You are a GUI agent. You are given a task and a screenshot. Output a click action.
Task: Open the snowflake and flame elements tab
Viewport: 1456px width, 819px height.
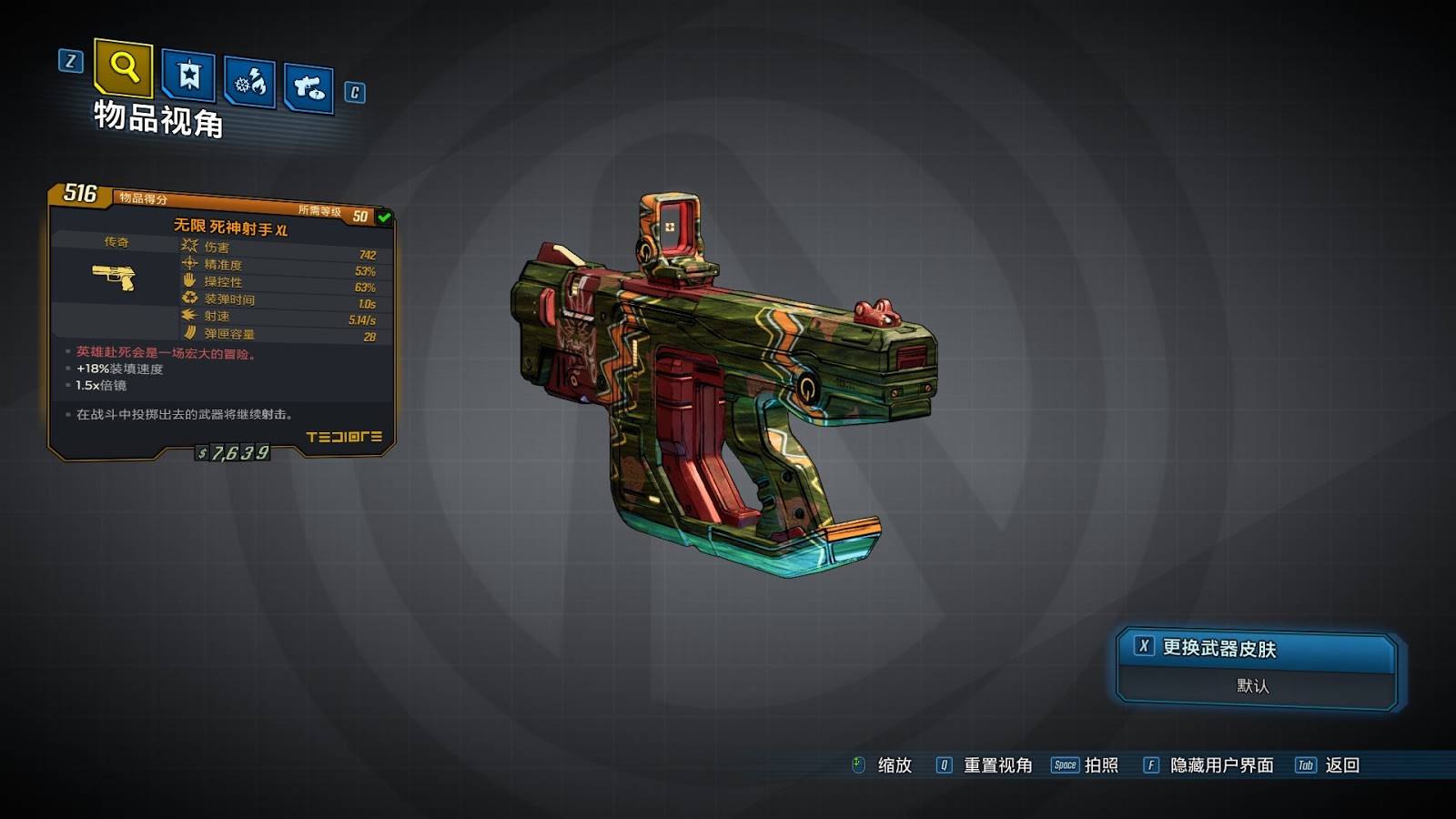coord(250,84)
